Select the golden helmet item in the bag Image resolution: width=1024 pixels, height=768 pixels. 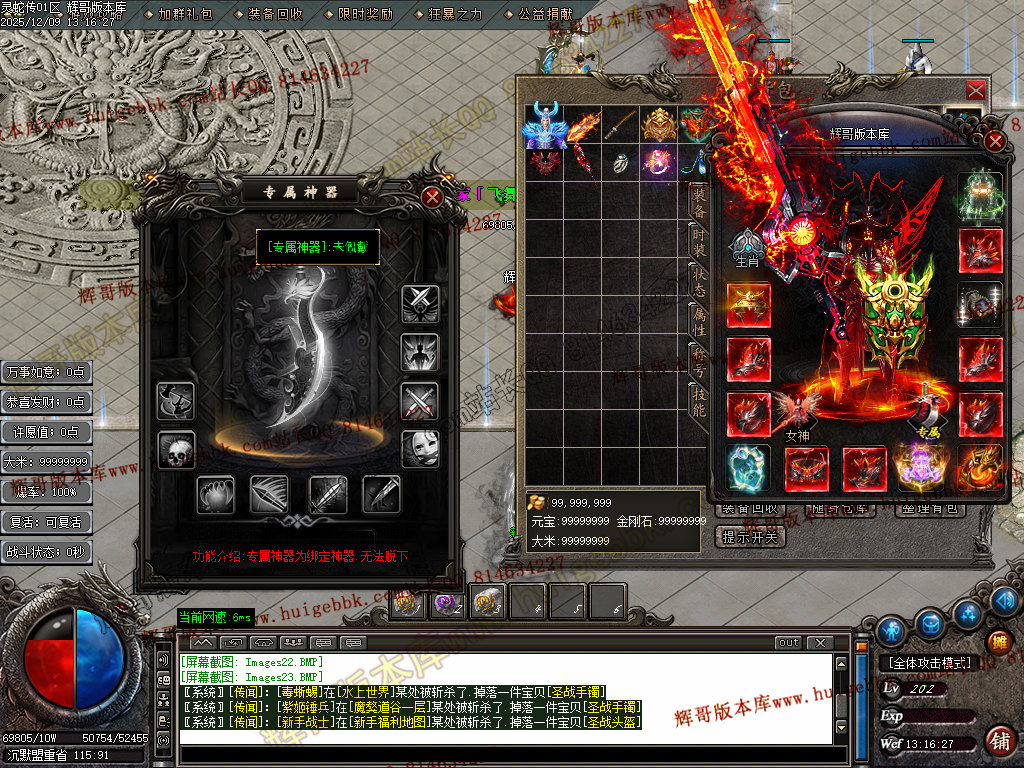pos(658,124)
